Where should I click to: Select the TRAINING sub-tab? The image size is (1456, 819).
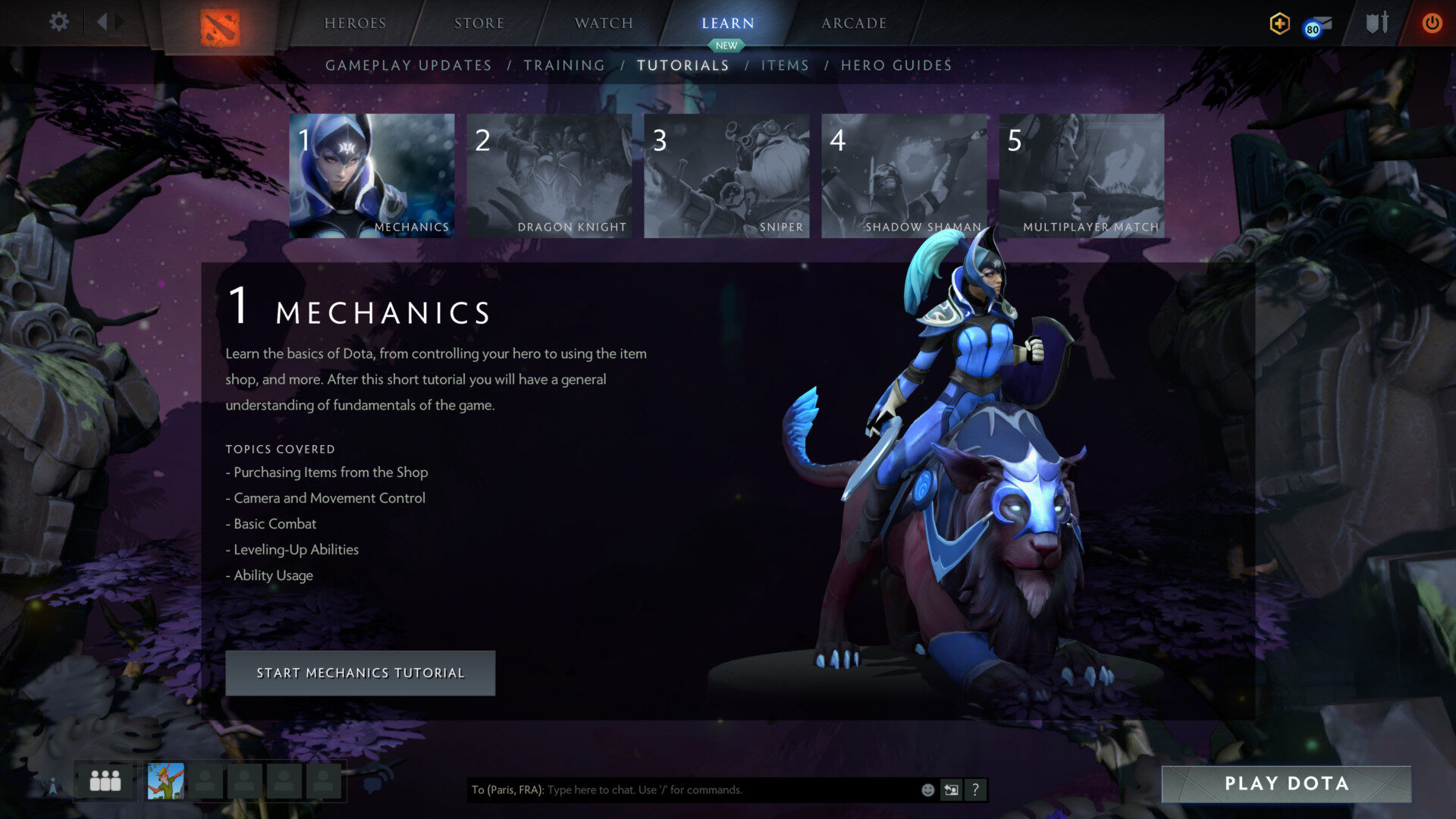pos(565,65)
